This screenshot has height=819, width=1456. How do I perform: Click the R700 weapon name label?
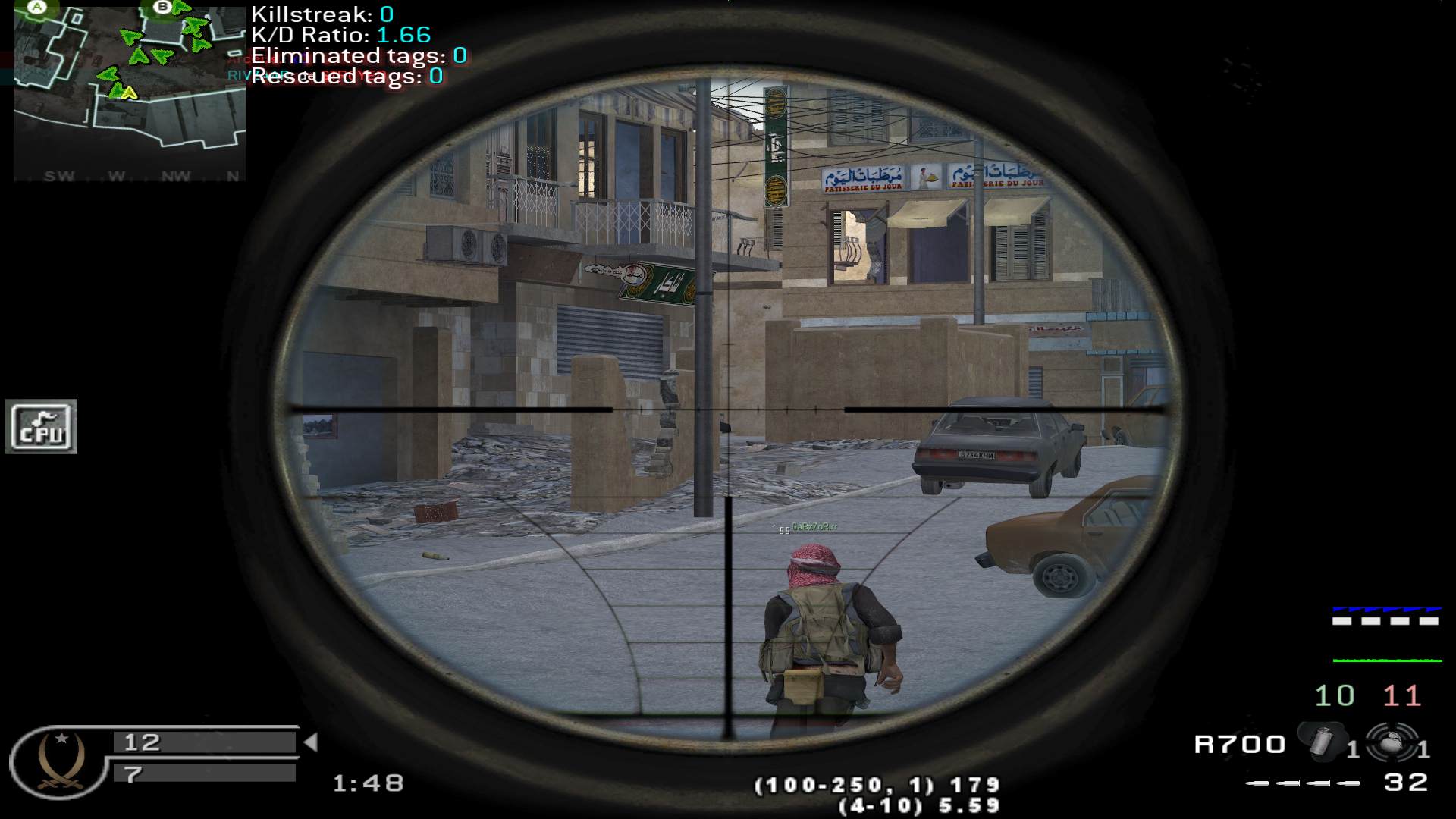[x=1240, y=745]
